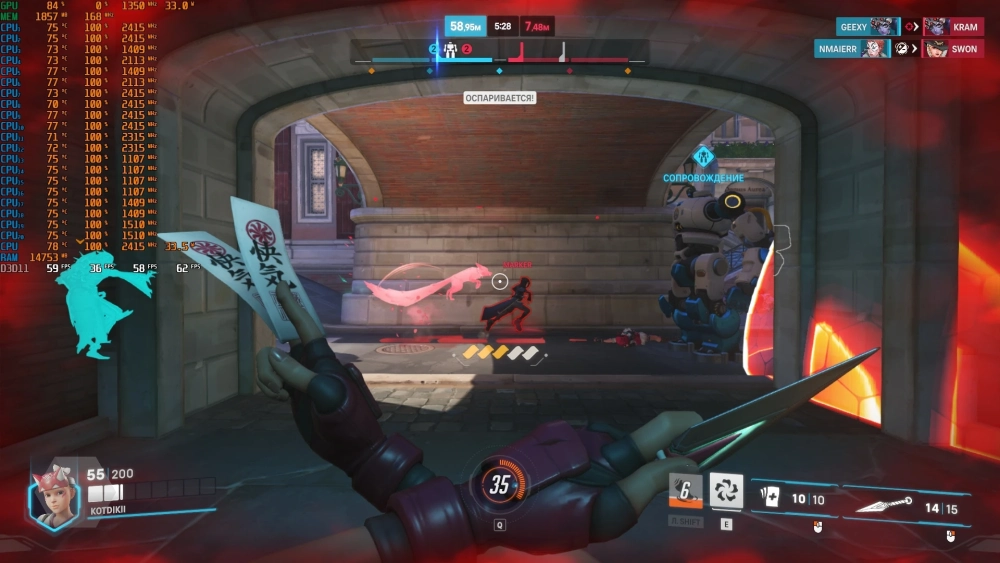Use the Protection Suzu ability icon

(x=726, y=490)
